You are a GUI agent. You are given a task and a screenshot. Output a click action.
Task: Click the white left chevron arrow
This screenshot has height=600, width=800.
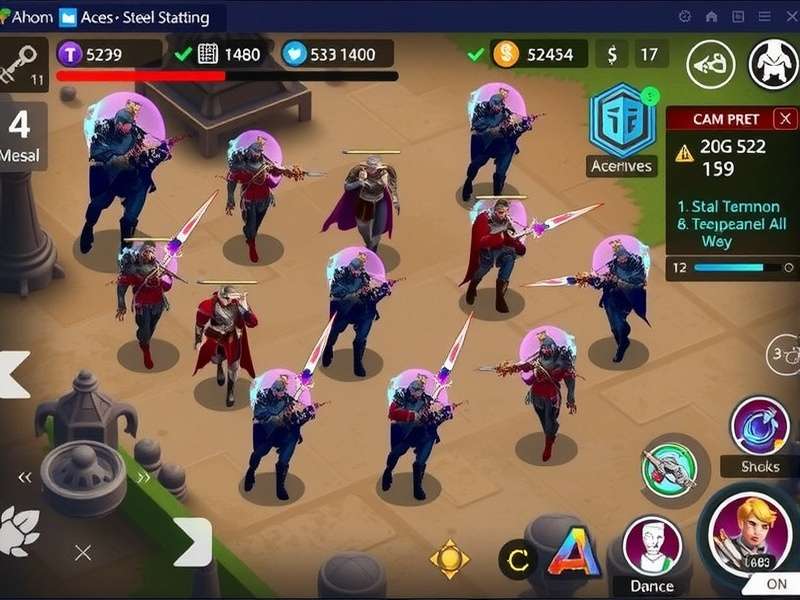14,374
